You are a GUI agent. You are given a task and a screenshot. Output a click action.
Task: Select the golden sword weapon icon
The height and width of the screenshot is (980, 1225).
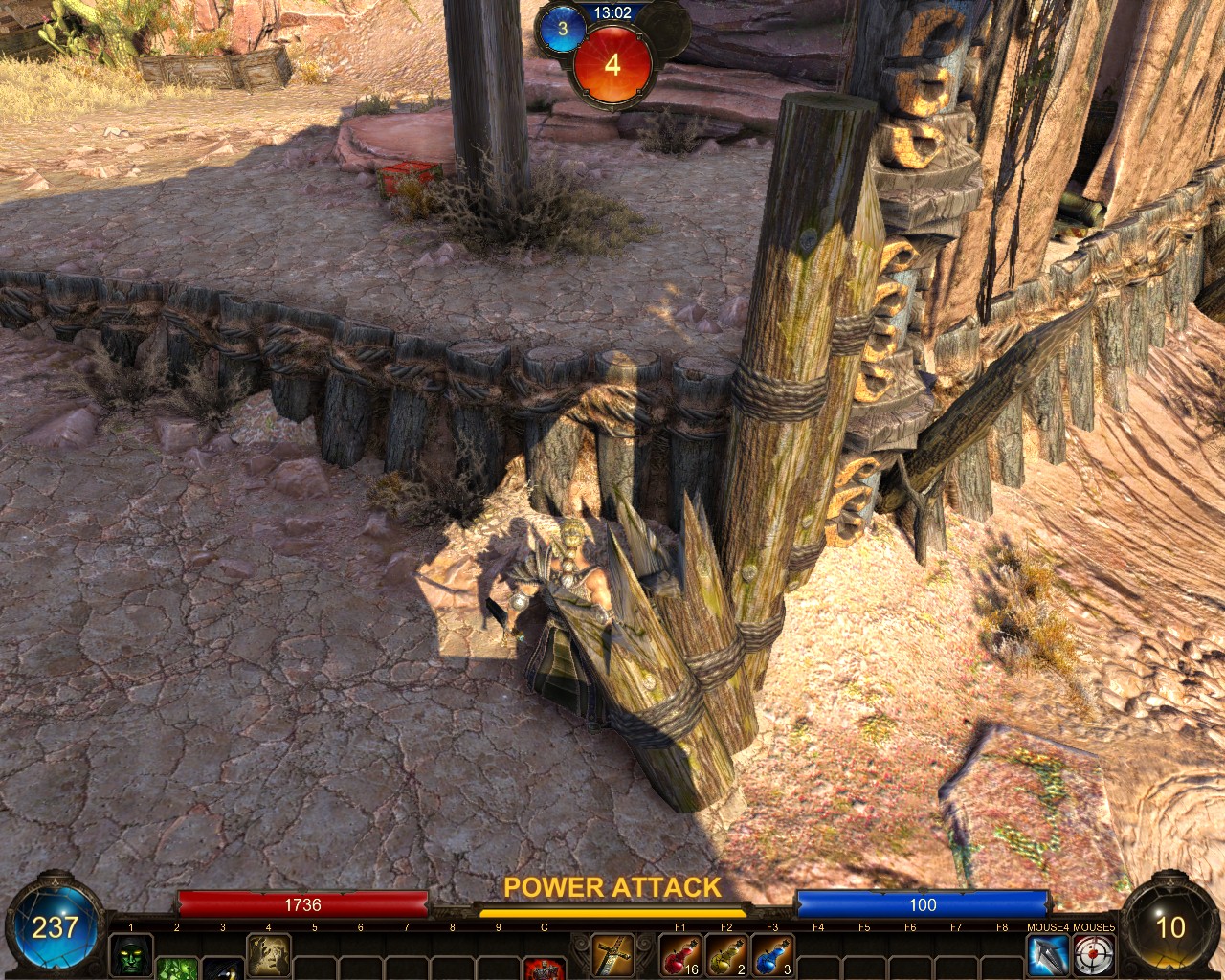pos(612,954)
